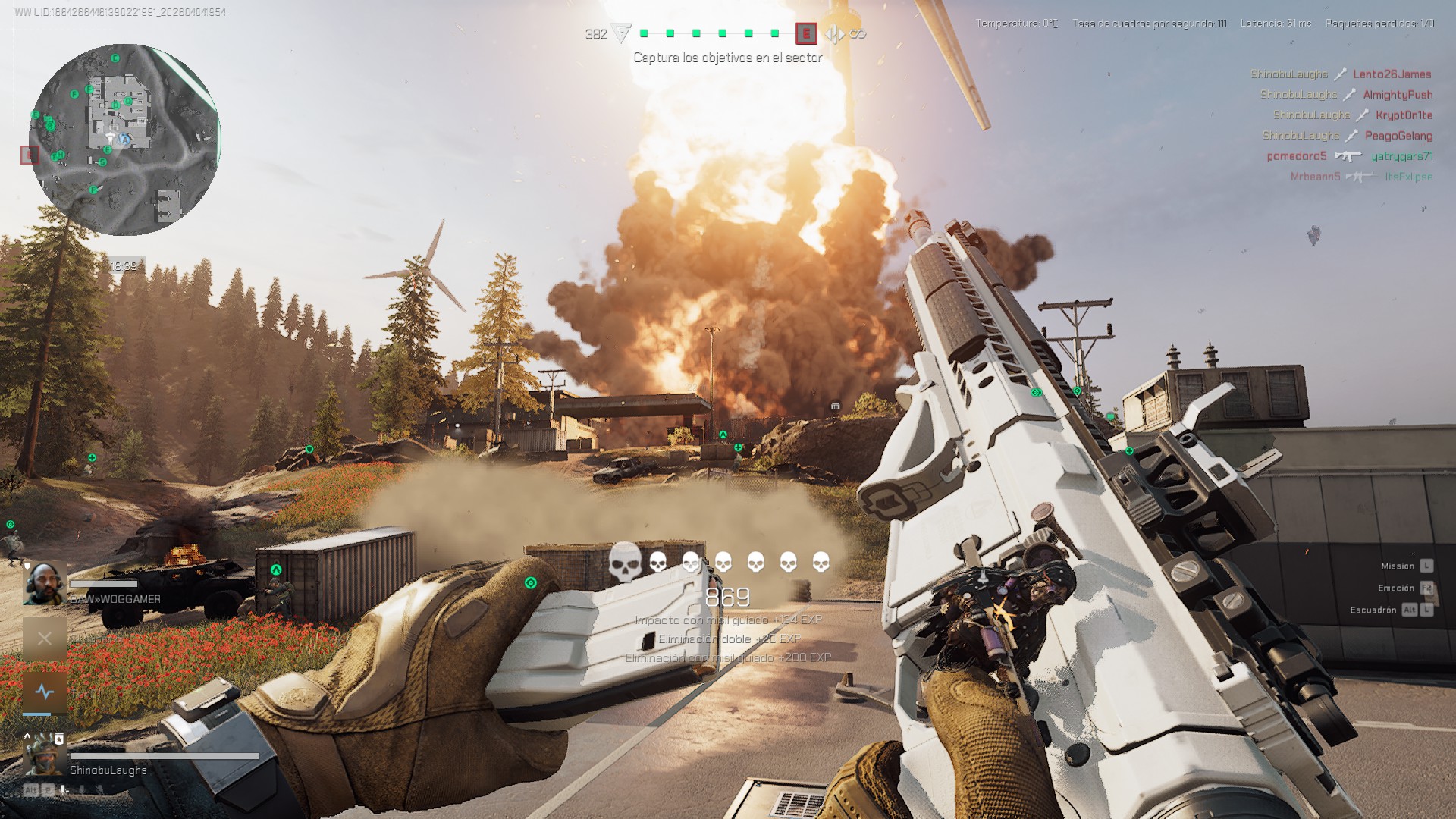Click the Lento26James kill feed entry
This screenshot has width=1456, height=819.
pyautogui.click(x=1392, y=74)
